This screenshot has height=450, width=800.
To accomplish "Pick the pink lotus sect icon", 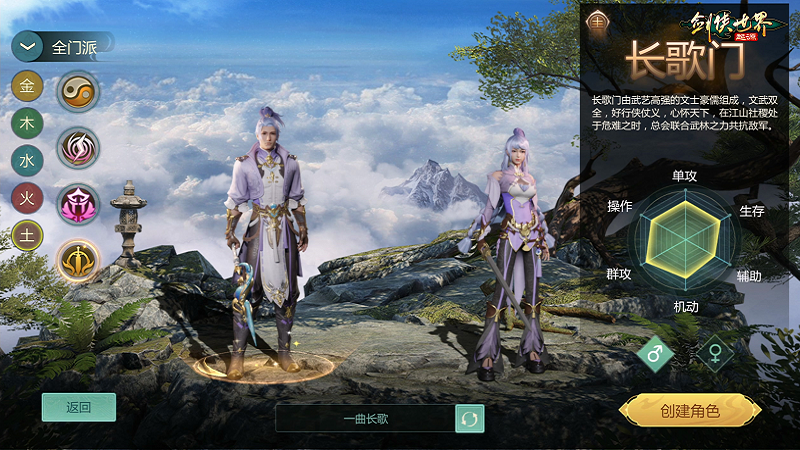I will point(77,205).
